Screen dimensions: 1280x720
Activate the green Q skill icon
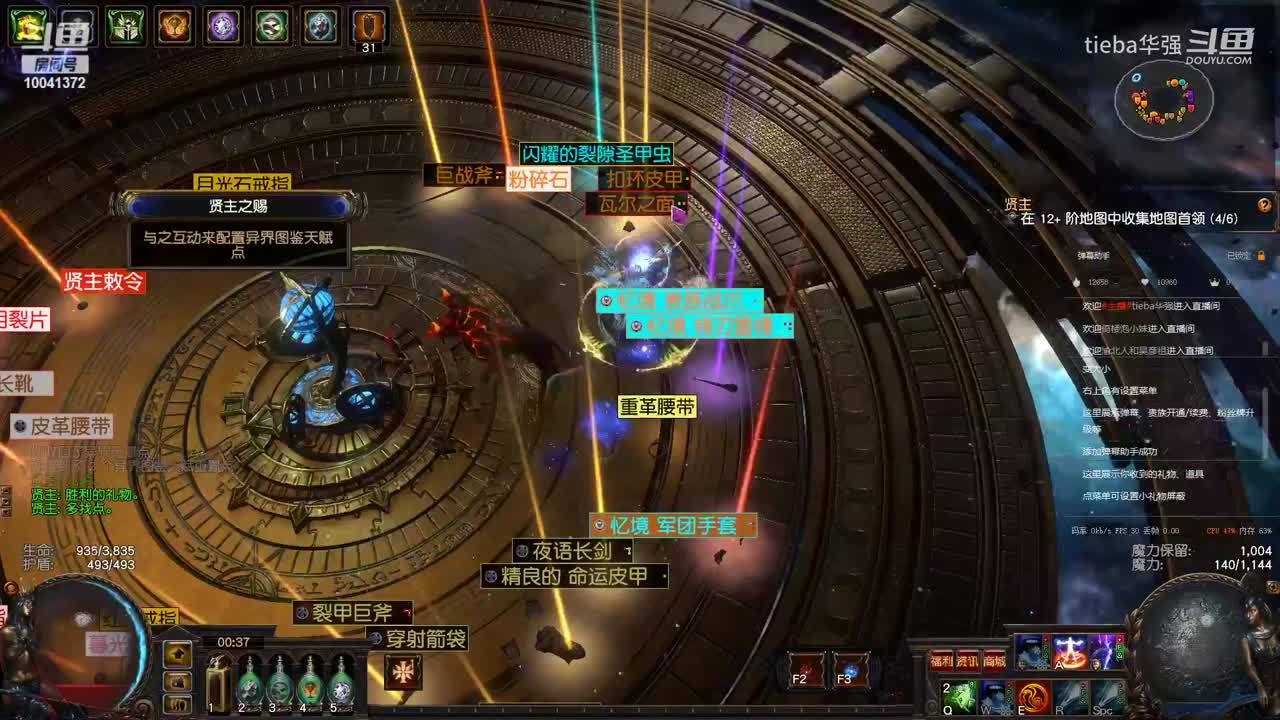pyautogui.click(x=959, y=696)
